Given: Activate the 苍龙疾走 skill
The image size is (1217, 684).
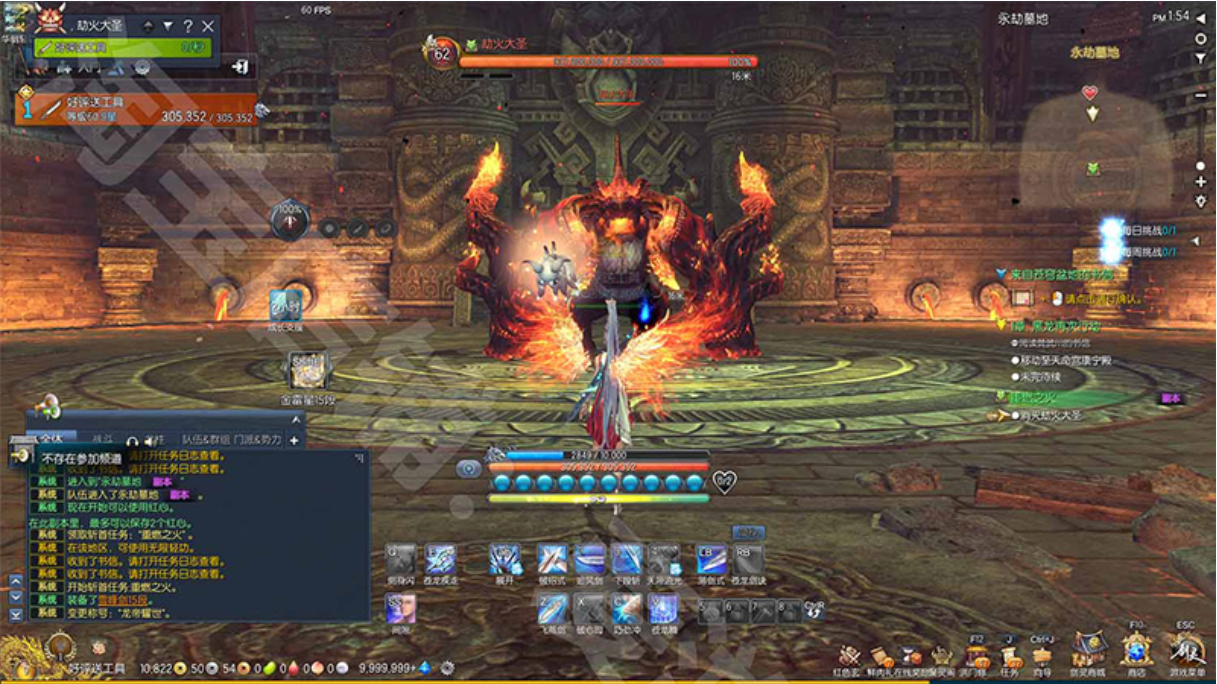Looking at the screenshot, I should pos(440,559).
